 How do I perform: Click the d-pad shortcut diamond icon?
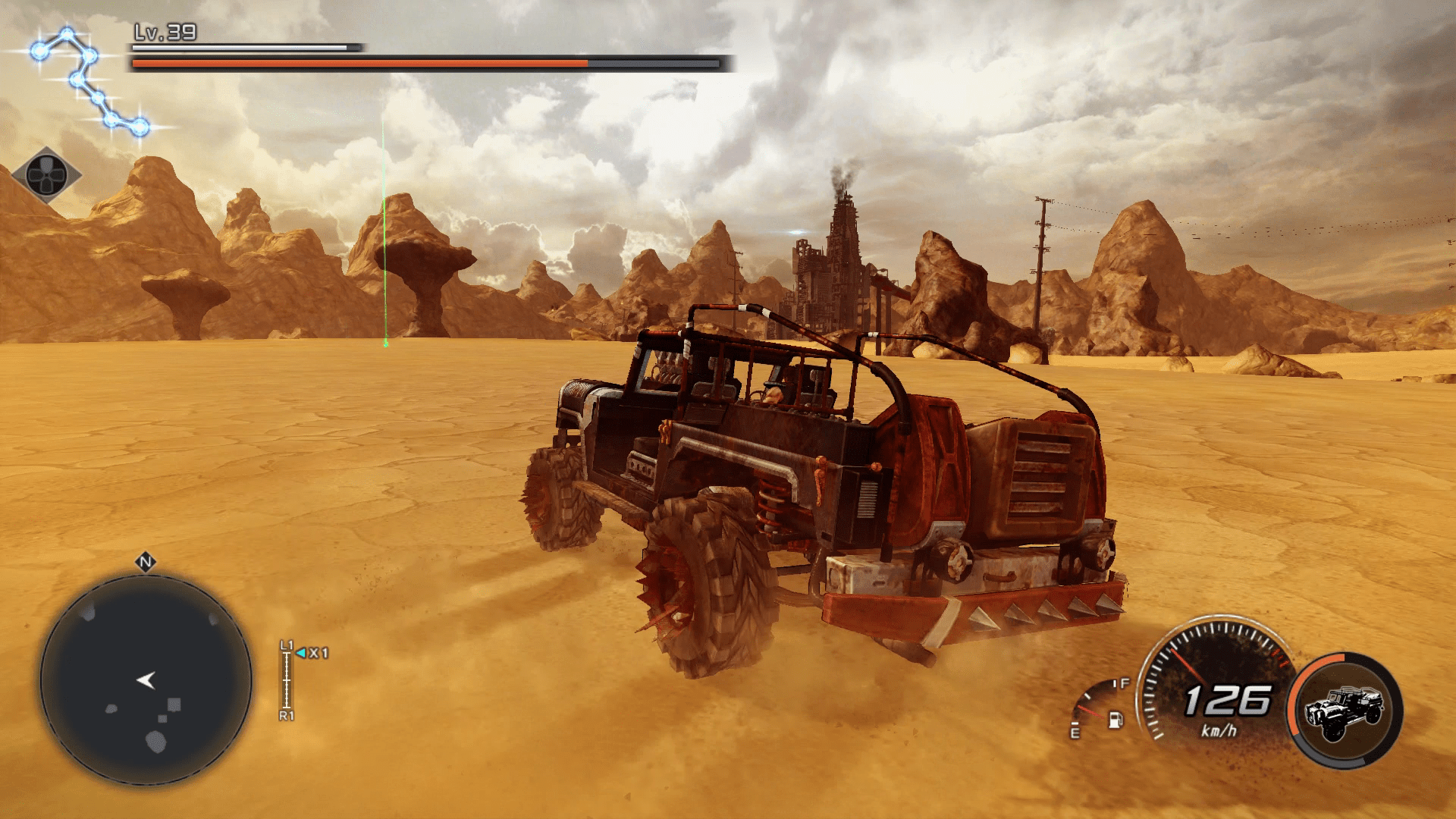coord(45,175)
